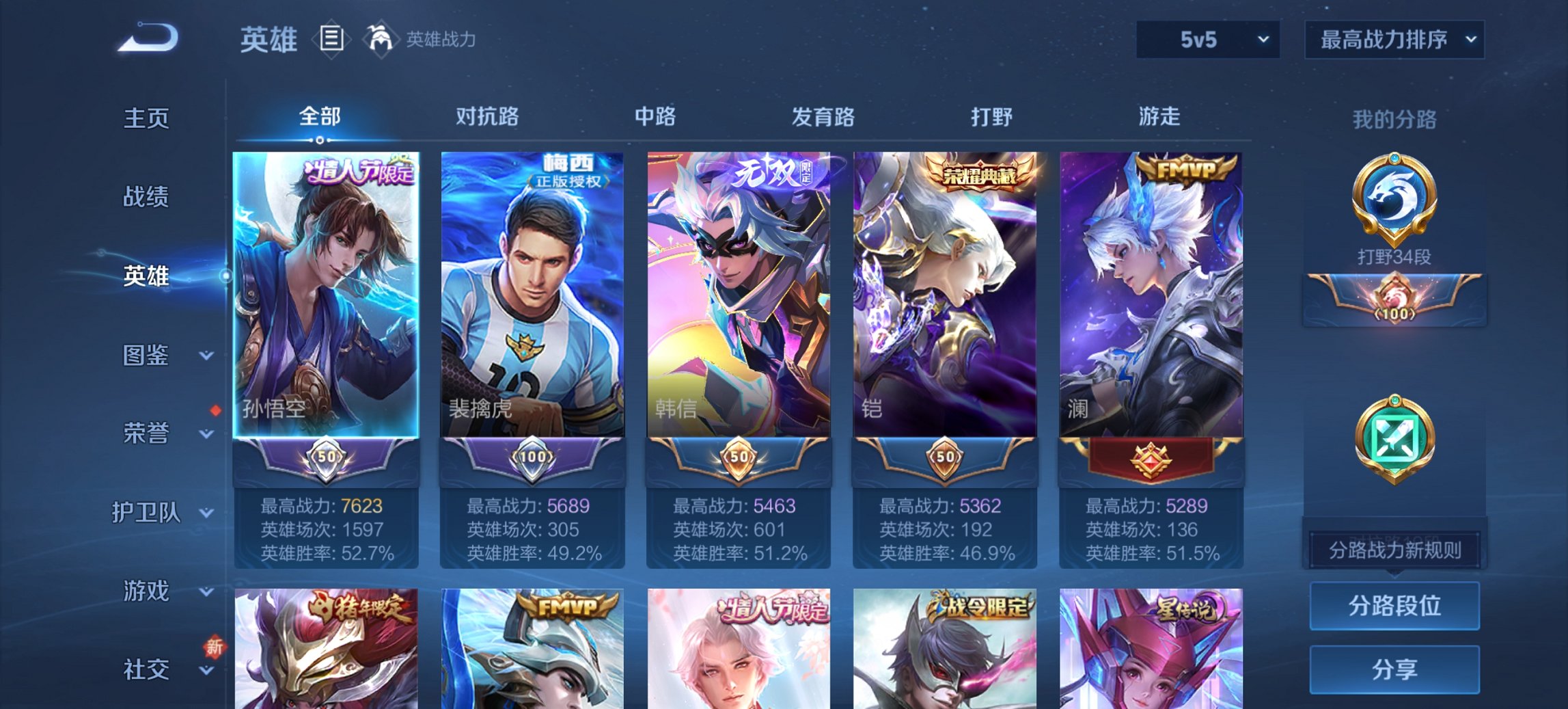
Task: Open the 最高战力排序 sorting dropdown
Action: point(1394,40)
